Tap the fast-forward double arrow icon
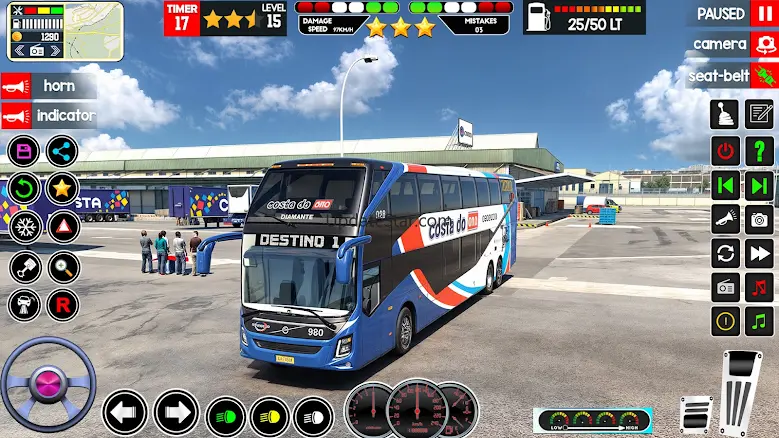 point(760,253)
